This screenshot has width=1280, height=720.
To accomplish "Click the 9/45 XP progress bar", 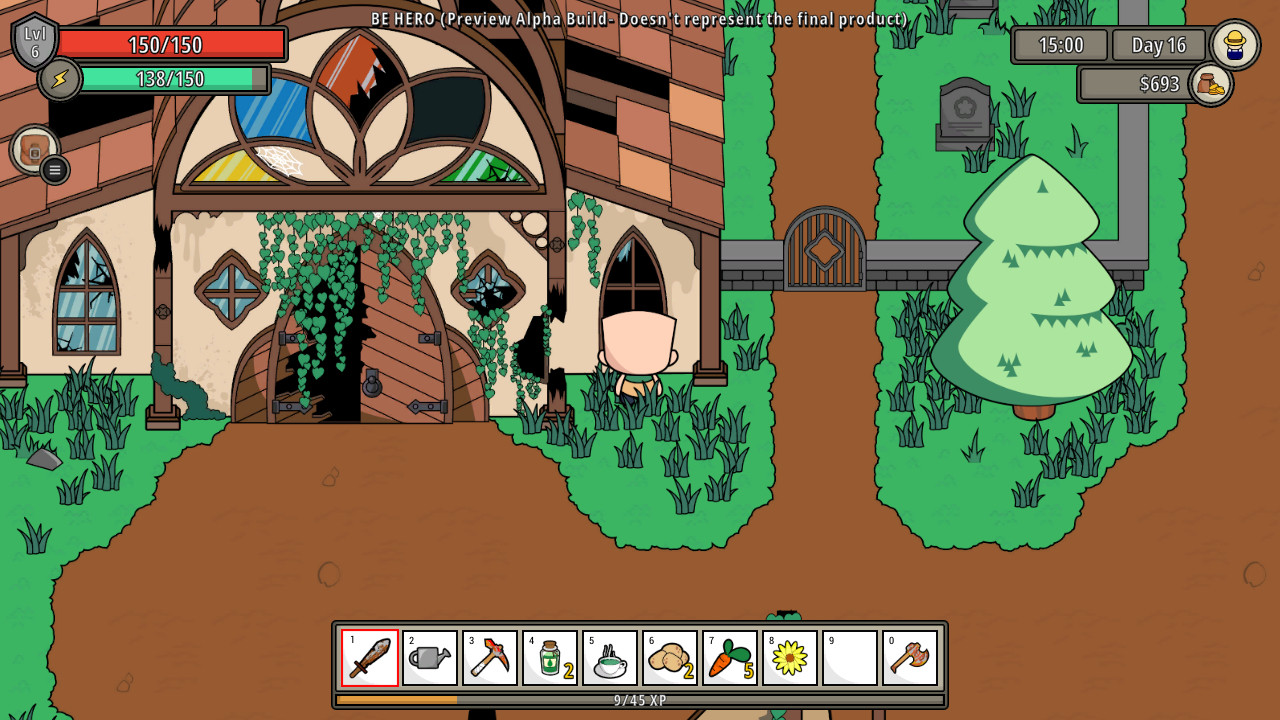I will (640, 701).
